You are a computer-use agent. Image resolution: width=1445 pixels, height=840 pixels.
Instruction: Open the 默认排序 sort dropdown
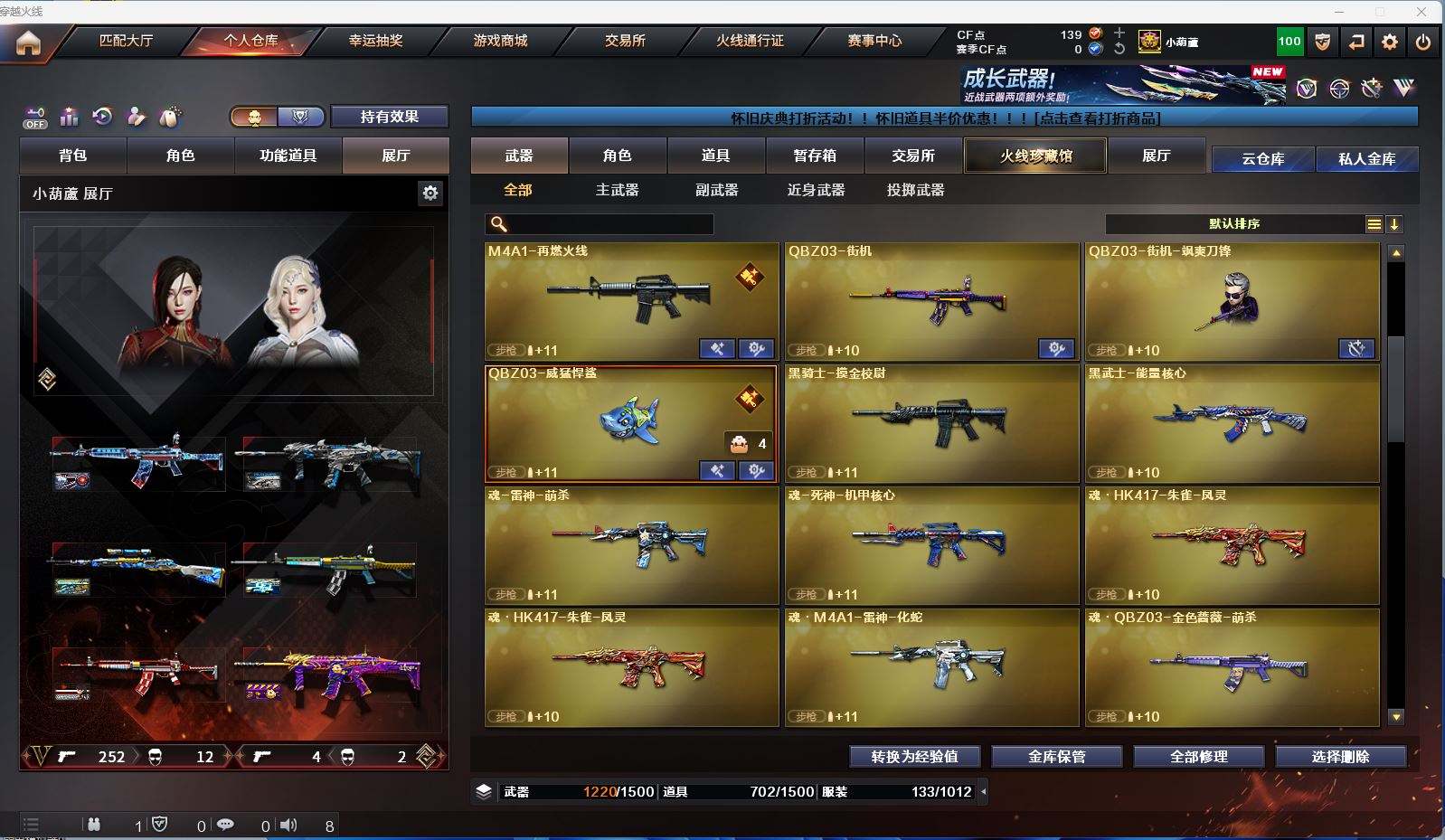1234,224
